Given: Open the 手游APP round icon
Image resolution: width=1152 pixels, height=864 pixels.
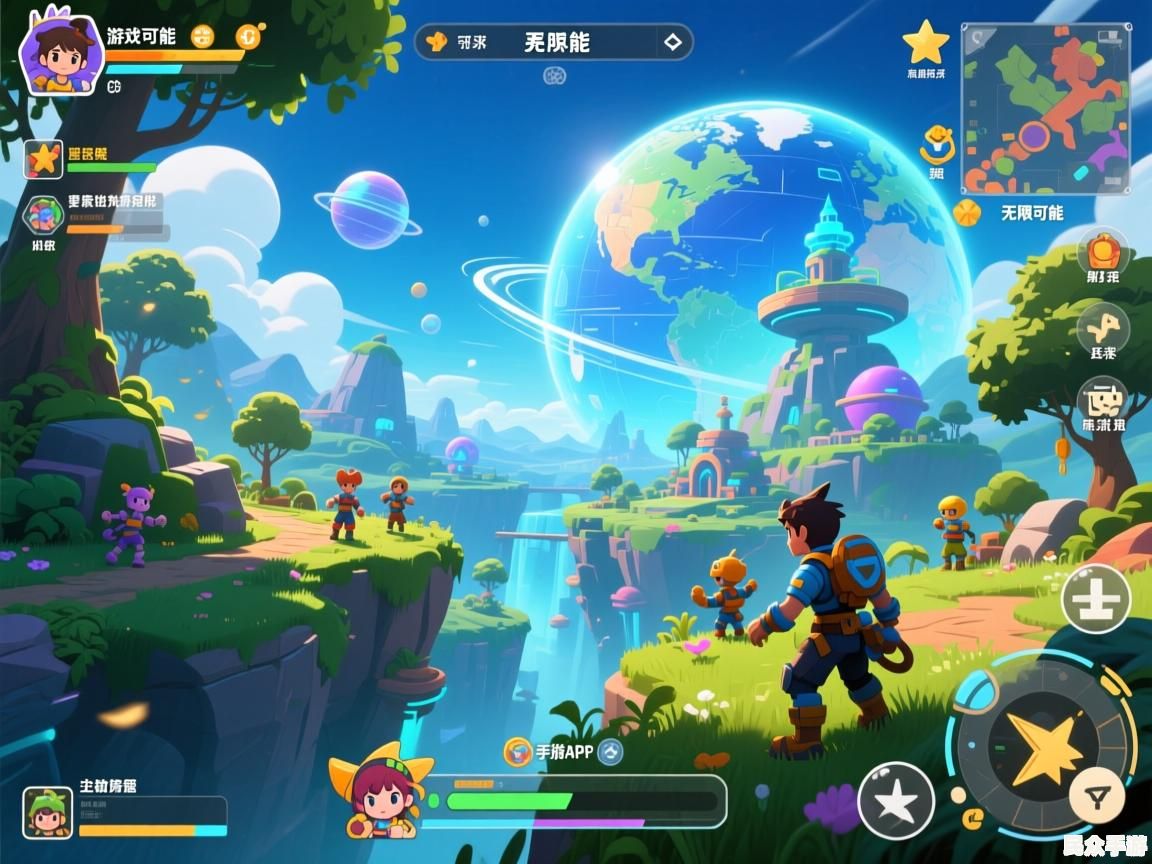Looking at the screenshot, I should coord(518,752).
